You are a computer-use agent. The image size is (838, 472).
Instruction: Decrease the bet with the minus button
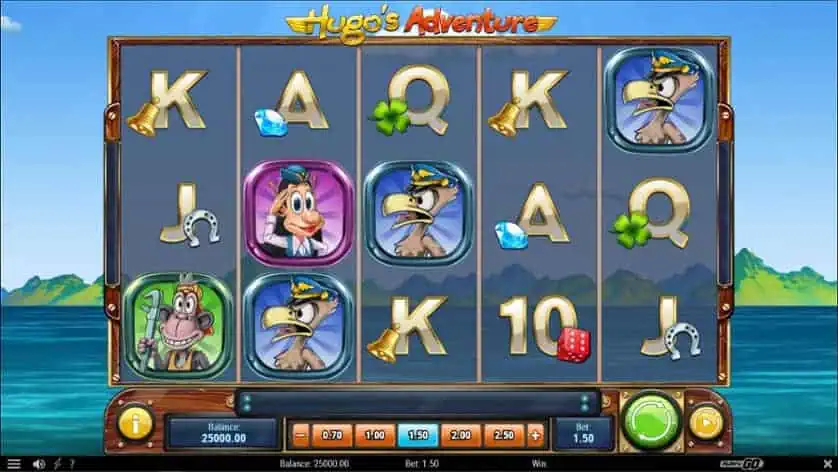coord(300,435)
